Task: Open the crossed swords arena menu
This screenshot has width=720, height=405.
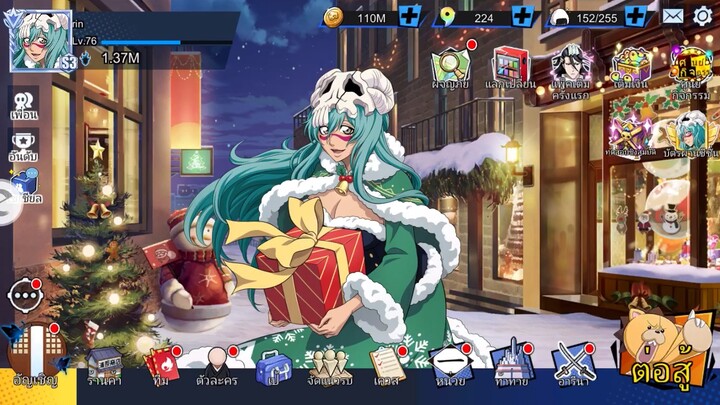Action: [x=574, y=366]
